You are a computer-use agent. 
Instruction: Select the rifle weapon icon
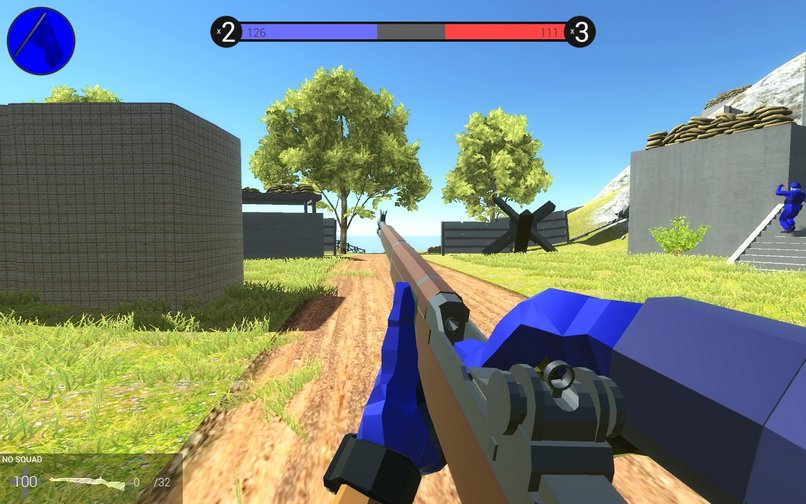(x=87, y=483)
